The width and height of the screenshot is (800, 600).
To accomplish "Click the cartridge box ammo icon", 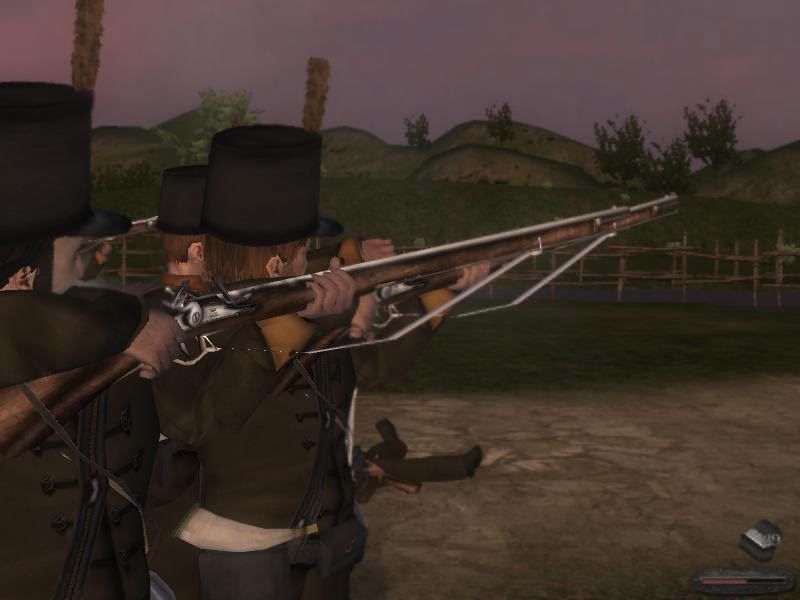I will click(x=760, y=540).
